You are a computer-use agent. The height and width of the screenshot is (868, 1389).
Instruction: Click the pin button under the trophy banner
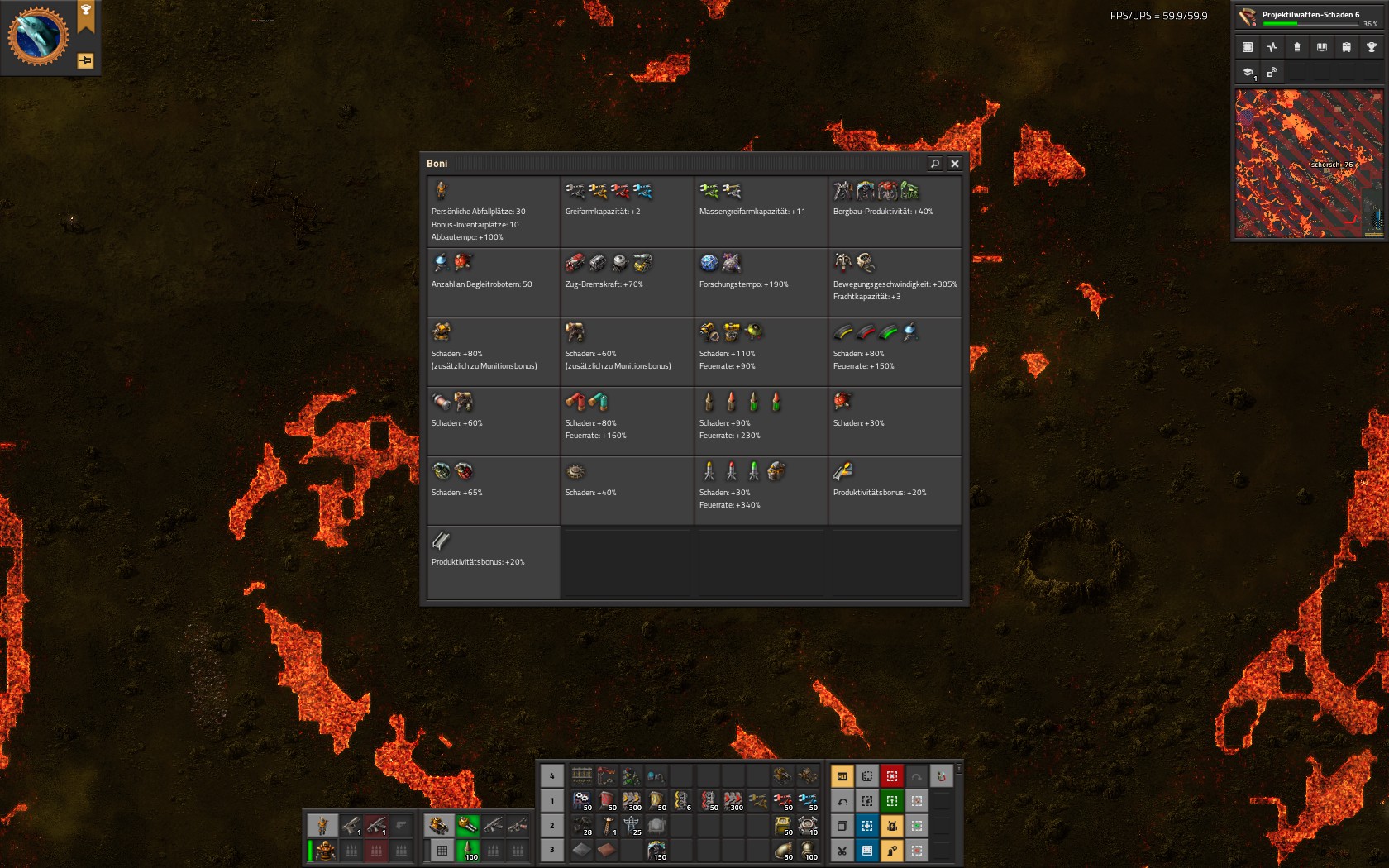85,60
